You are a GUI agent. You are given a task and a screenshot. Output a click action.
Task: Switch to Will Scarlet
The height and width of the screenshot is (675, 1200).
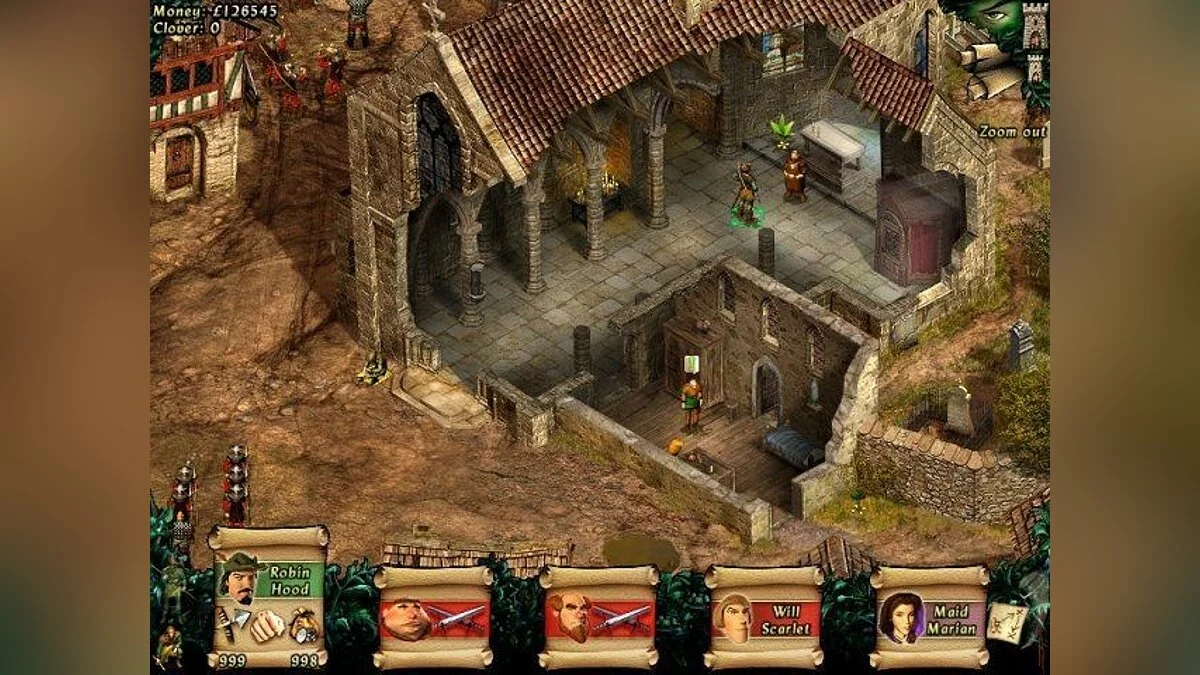click(764, 618)
